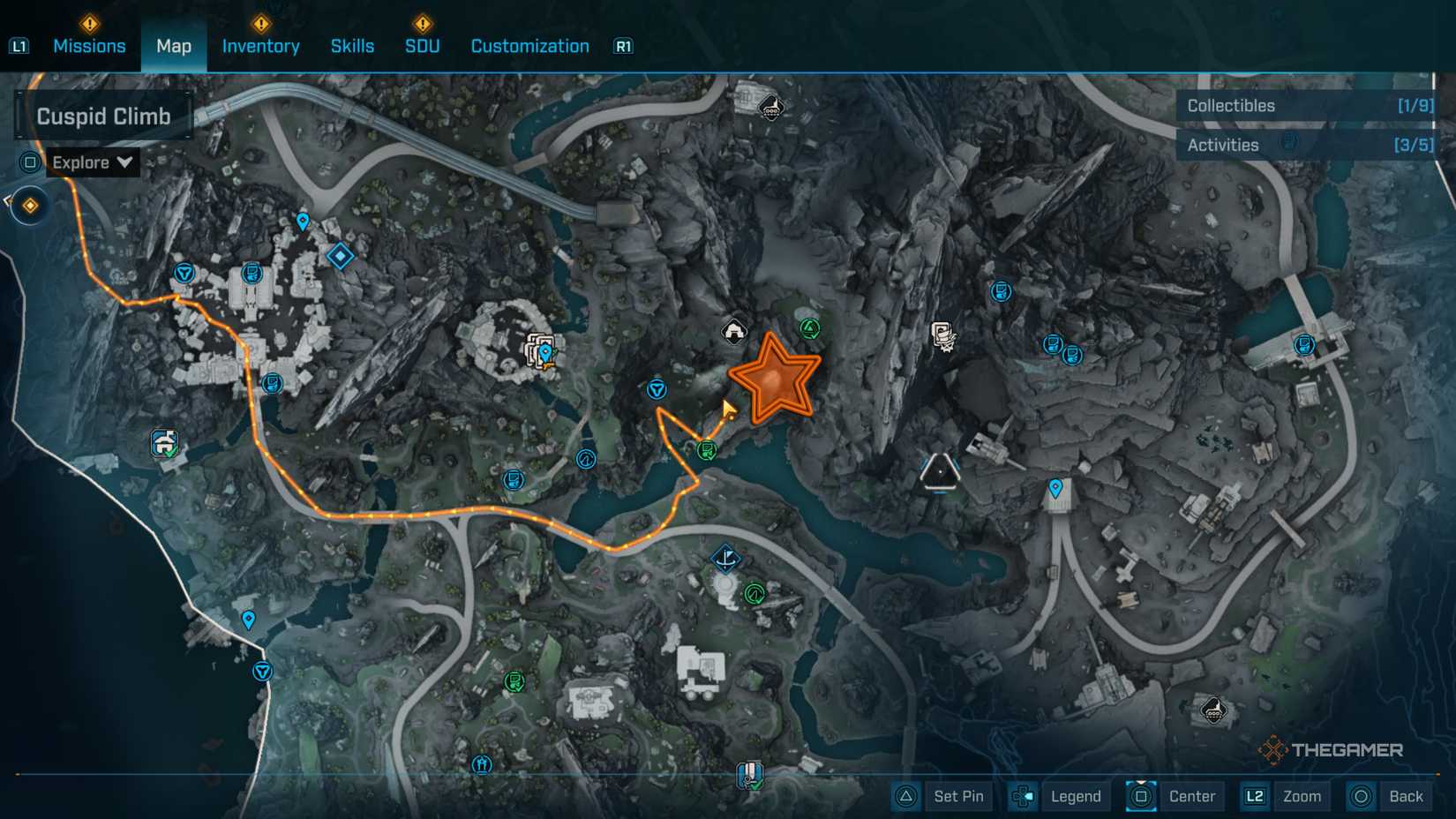Go Back from the map screen

[1406, 796]
